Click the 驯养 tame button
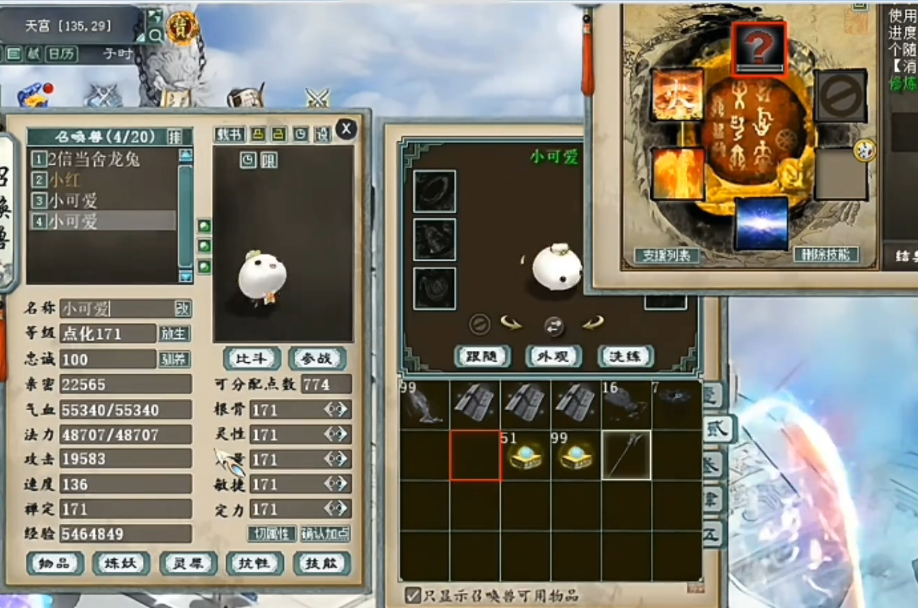 [x=174, y=359]
